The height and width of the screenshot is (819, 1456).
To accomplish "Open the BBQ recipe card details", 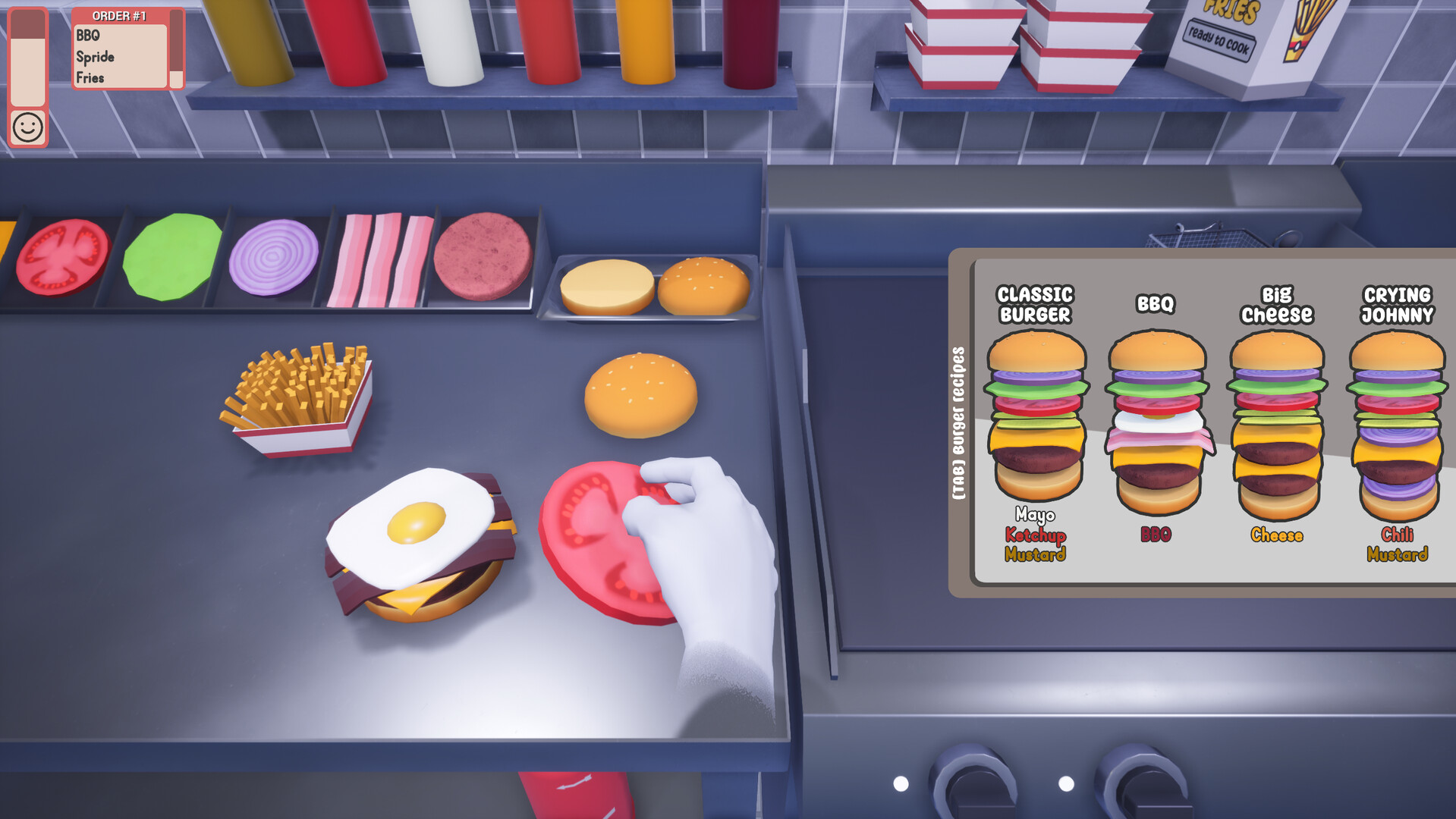I will tap(1156, 417).
